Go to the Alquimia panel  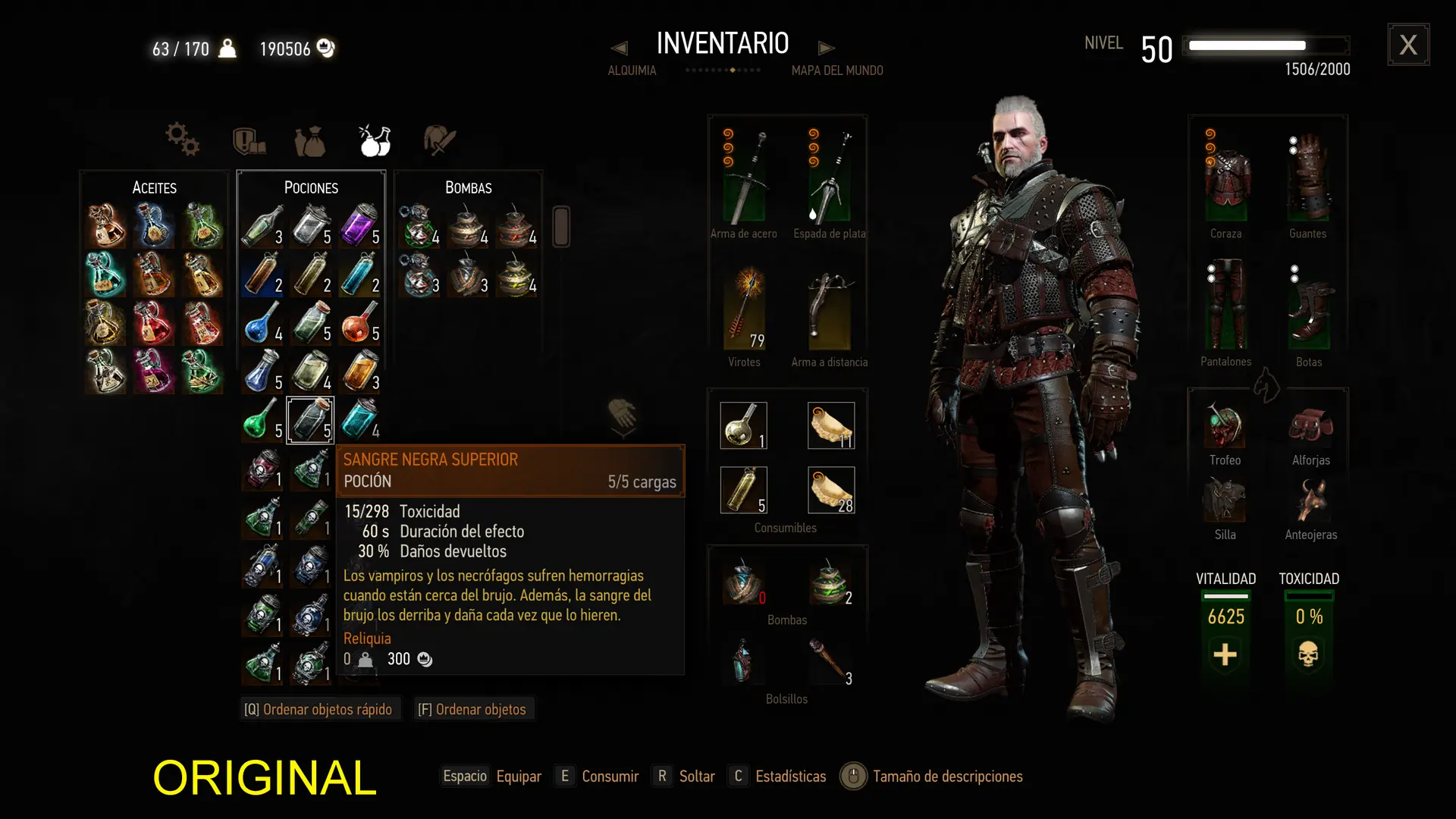coord(632,71)
